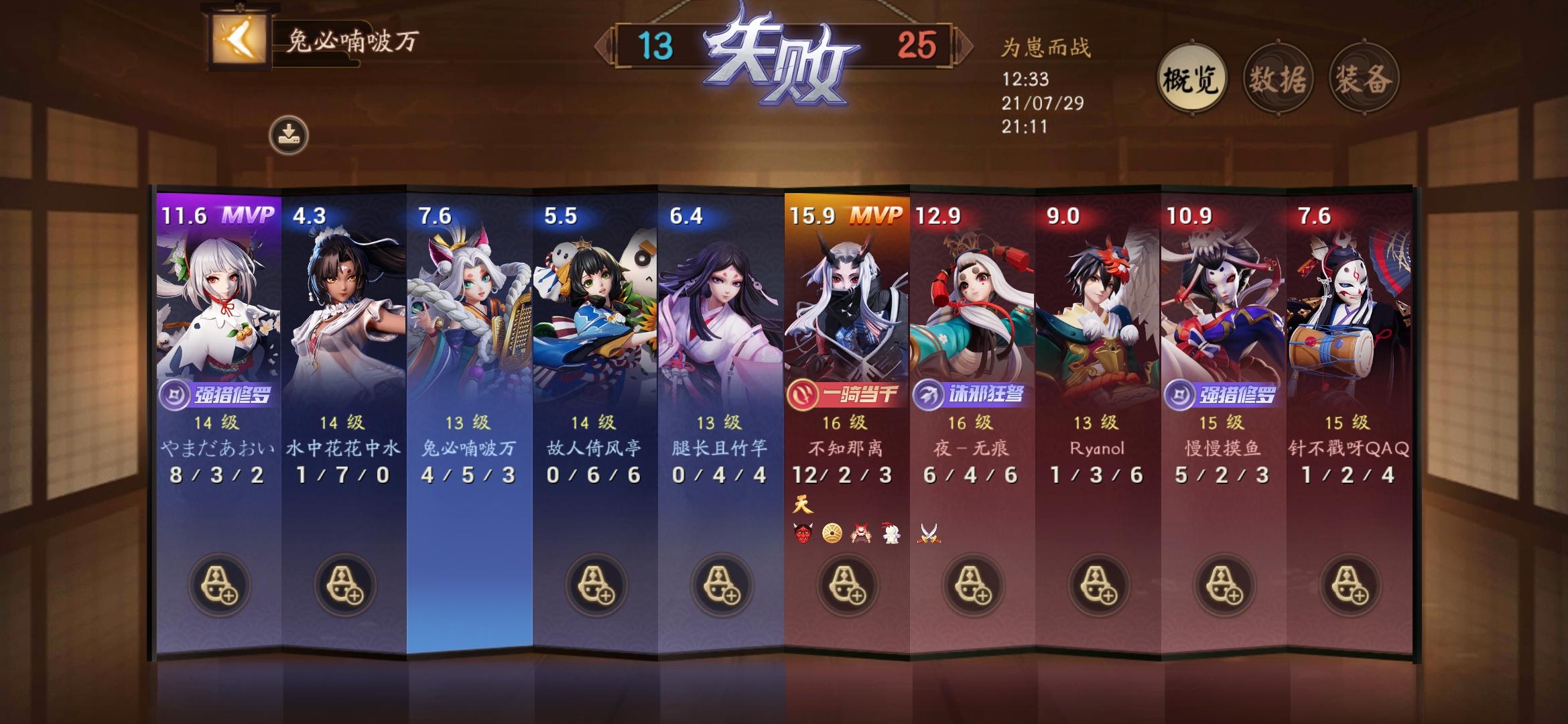Click the screenshot download icon
Viewport: 1568px width, 724px height.
[x=289, y=133]
